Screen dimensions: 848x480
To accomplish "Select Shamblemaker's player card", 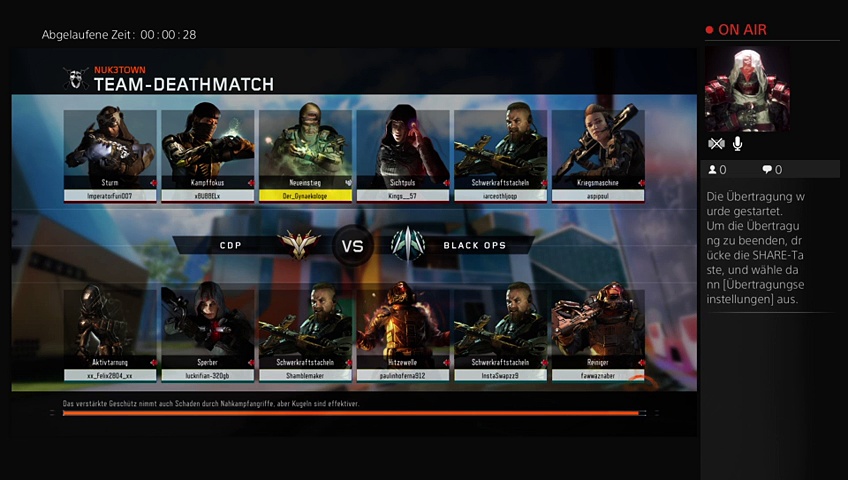I will click(x=305, y=333).
